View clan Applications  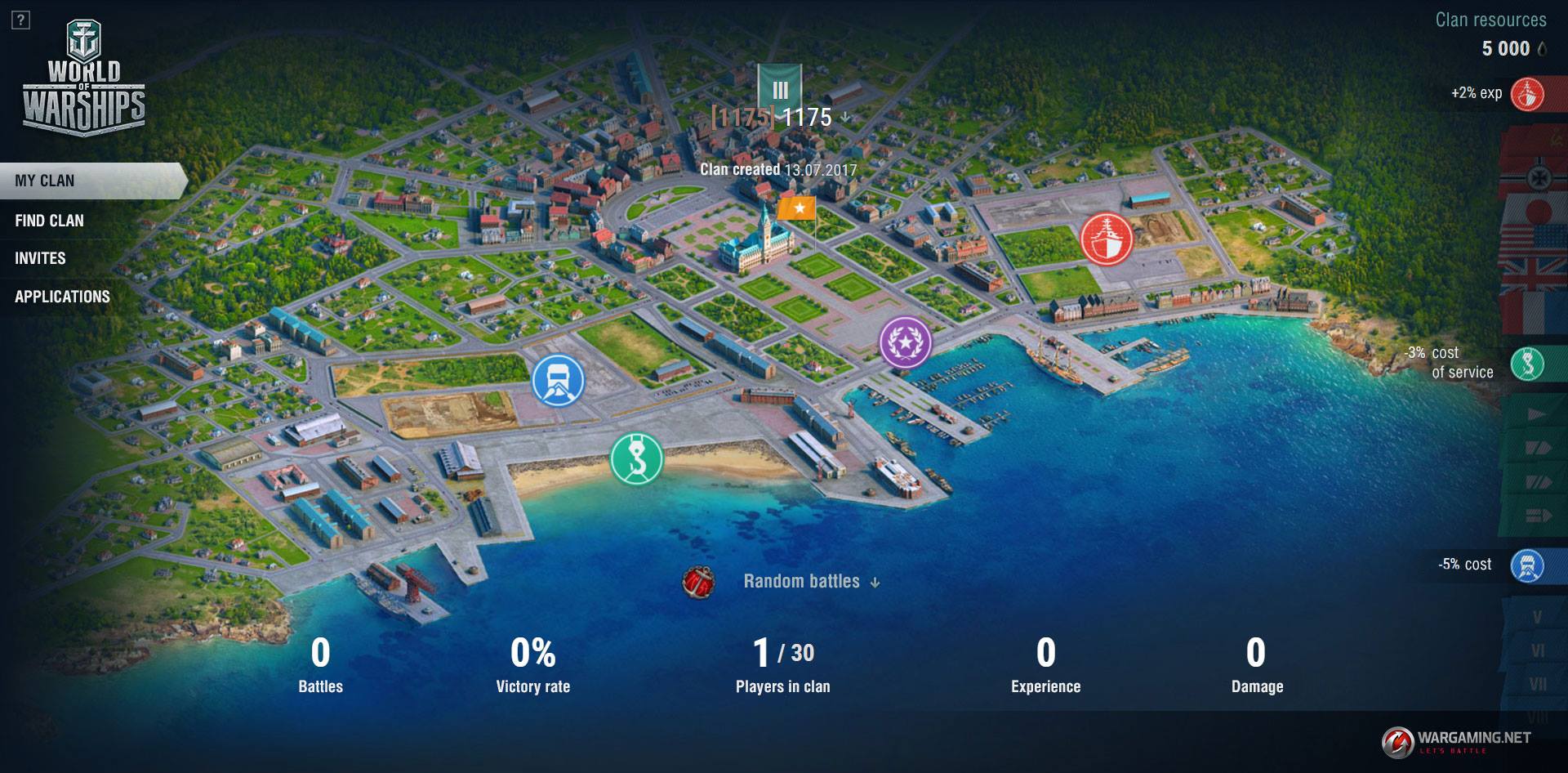[x=62, y=297]
